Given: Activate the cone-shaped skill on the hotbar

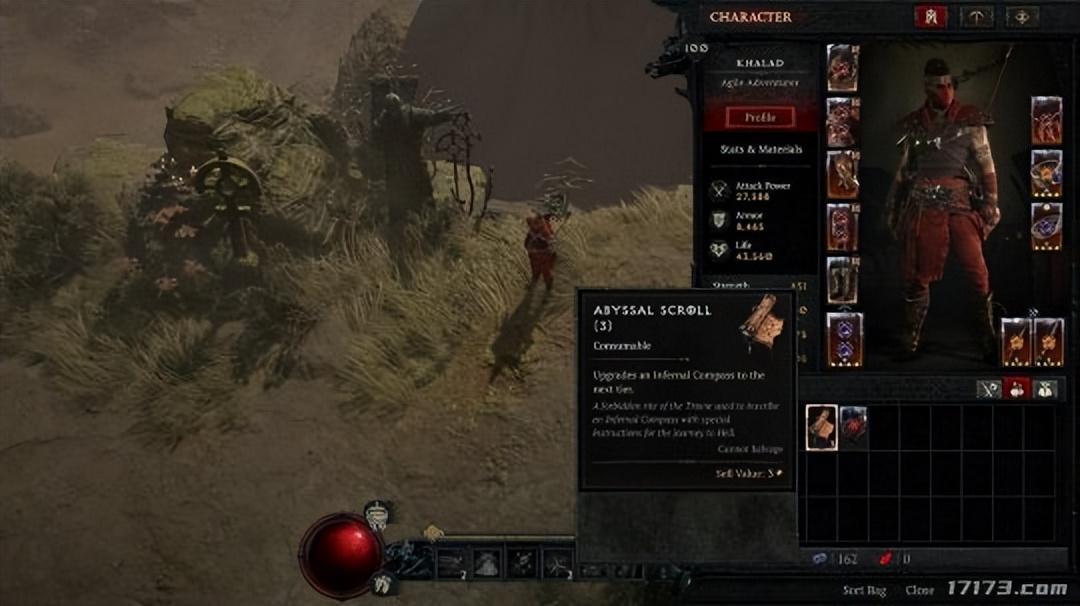Looking at the screenshot, I should 487,563.
